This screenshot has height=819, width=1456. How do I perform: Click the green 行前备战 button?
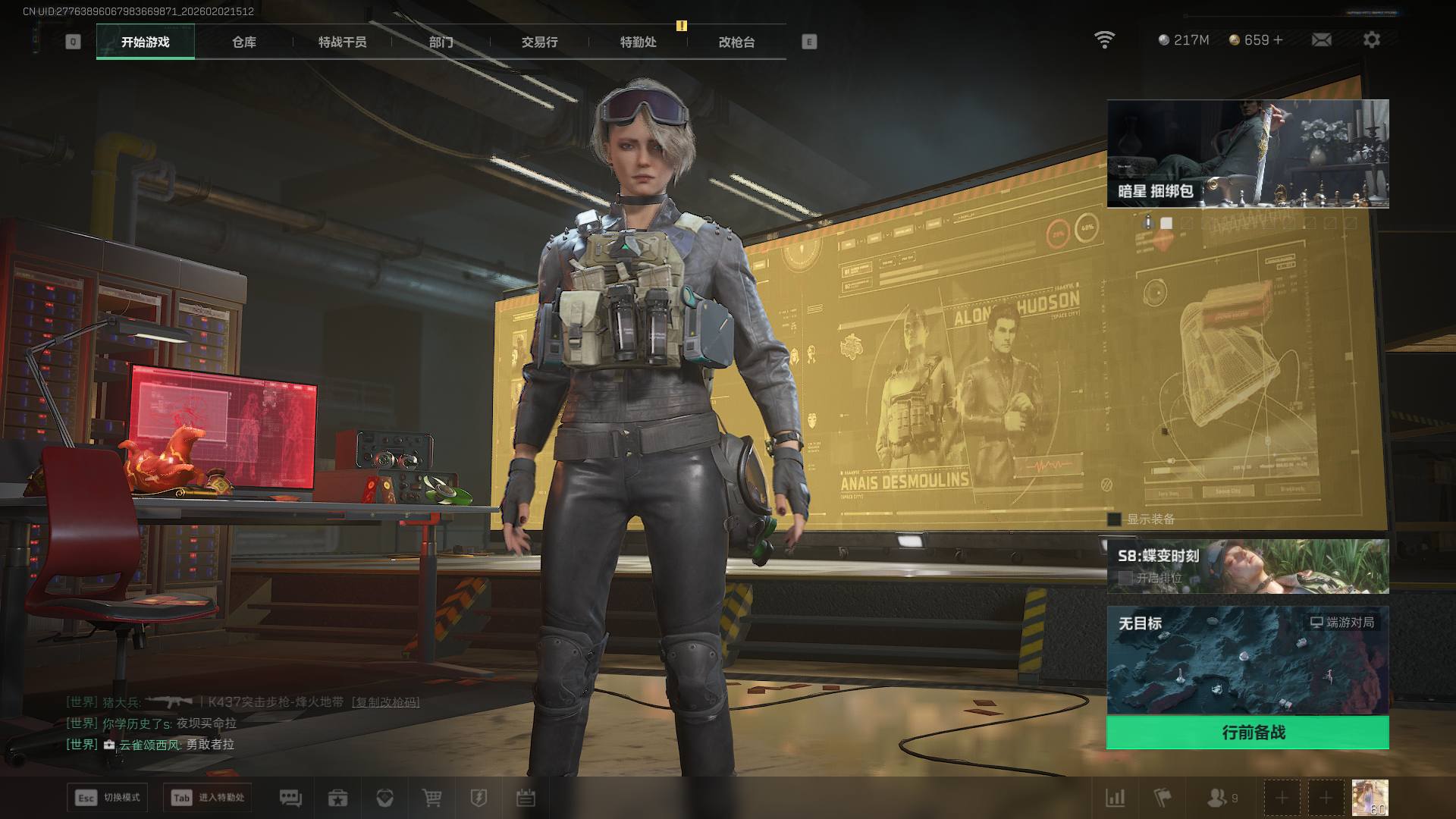[x=1247, y=733]
